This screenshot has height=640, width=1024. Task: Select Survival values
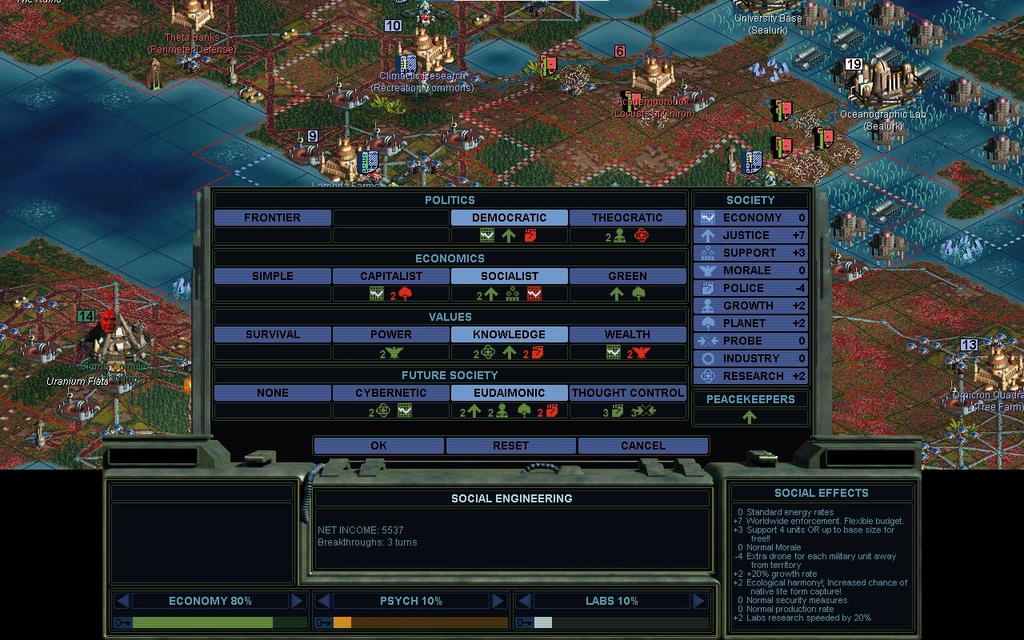click(x=272, y=334)
